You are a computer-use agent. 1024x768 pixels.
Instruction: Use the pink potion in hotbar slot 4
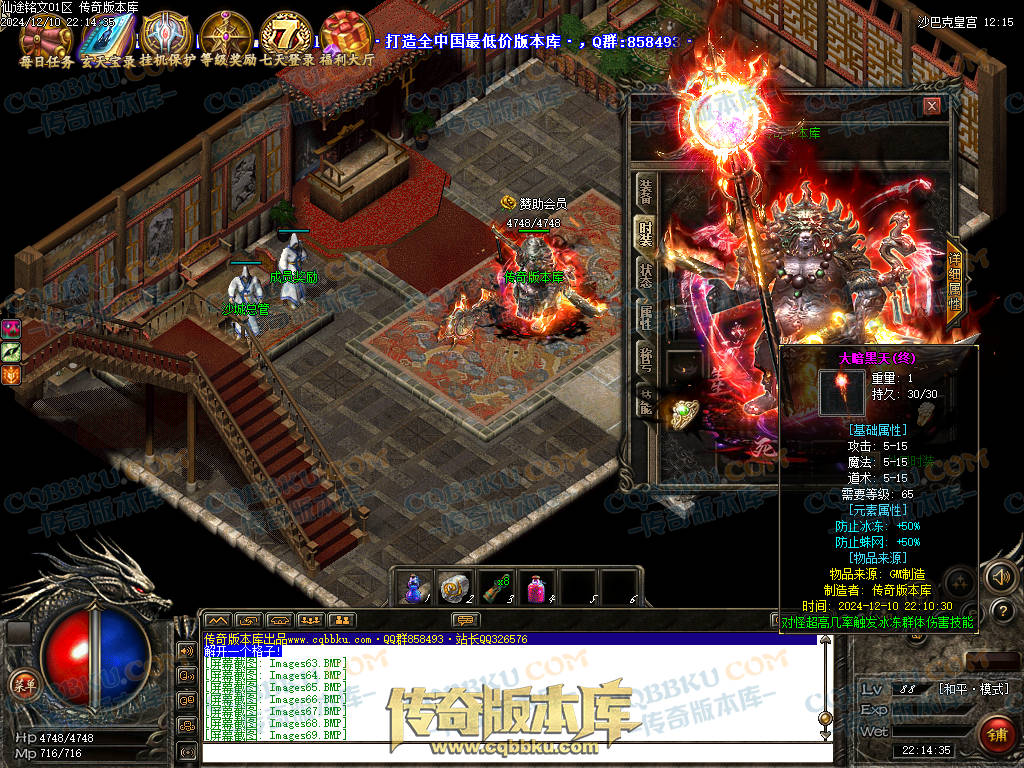[539, 588]
